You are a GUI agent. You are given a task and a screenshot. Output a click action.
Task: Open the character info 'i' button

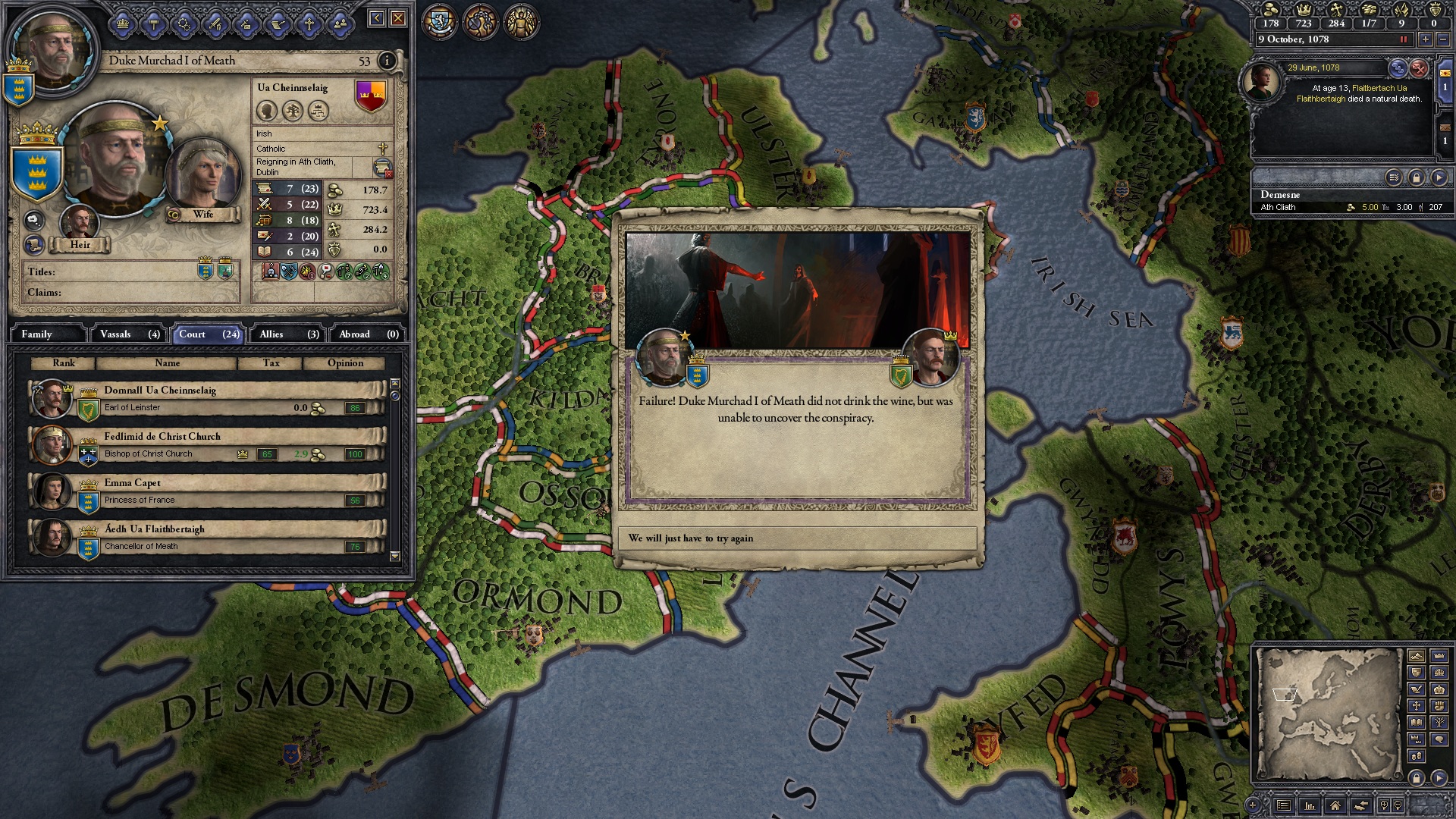click(387, 61)
